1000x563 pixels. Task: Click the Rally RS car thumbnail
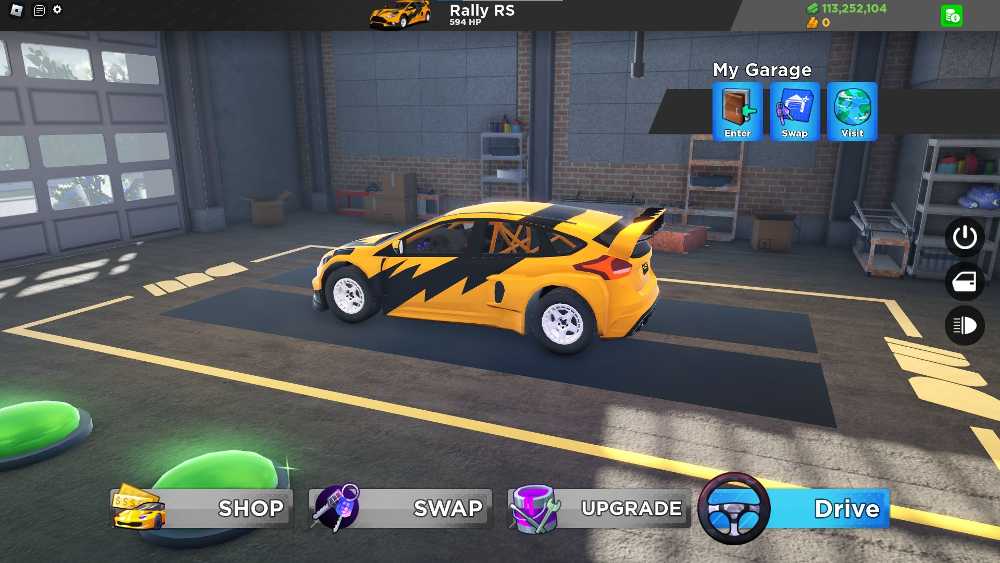pos(400,15)
